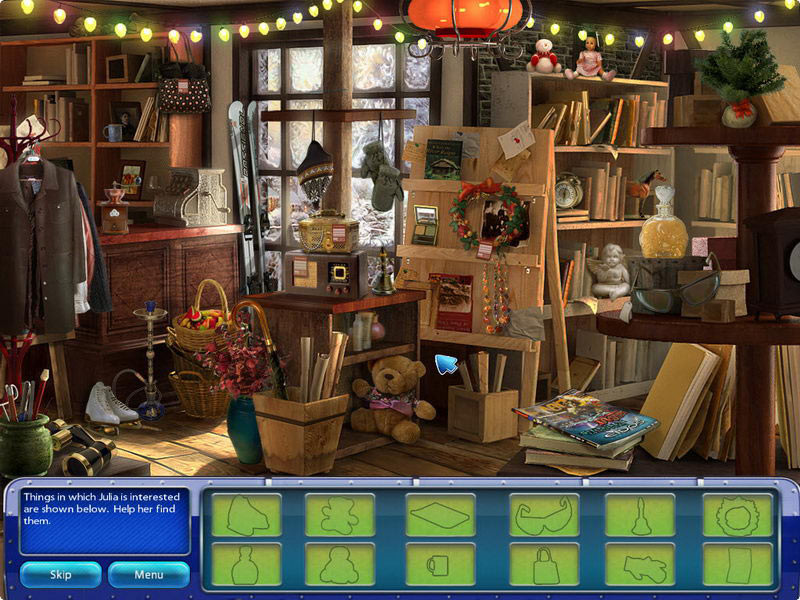Skip the current hidden object scene
Screen dimensions: 800x600
[61, 574]
